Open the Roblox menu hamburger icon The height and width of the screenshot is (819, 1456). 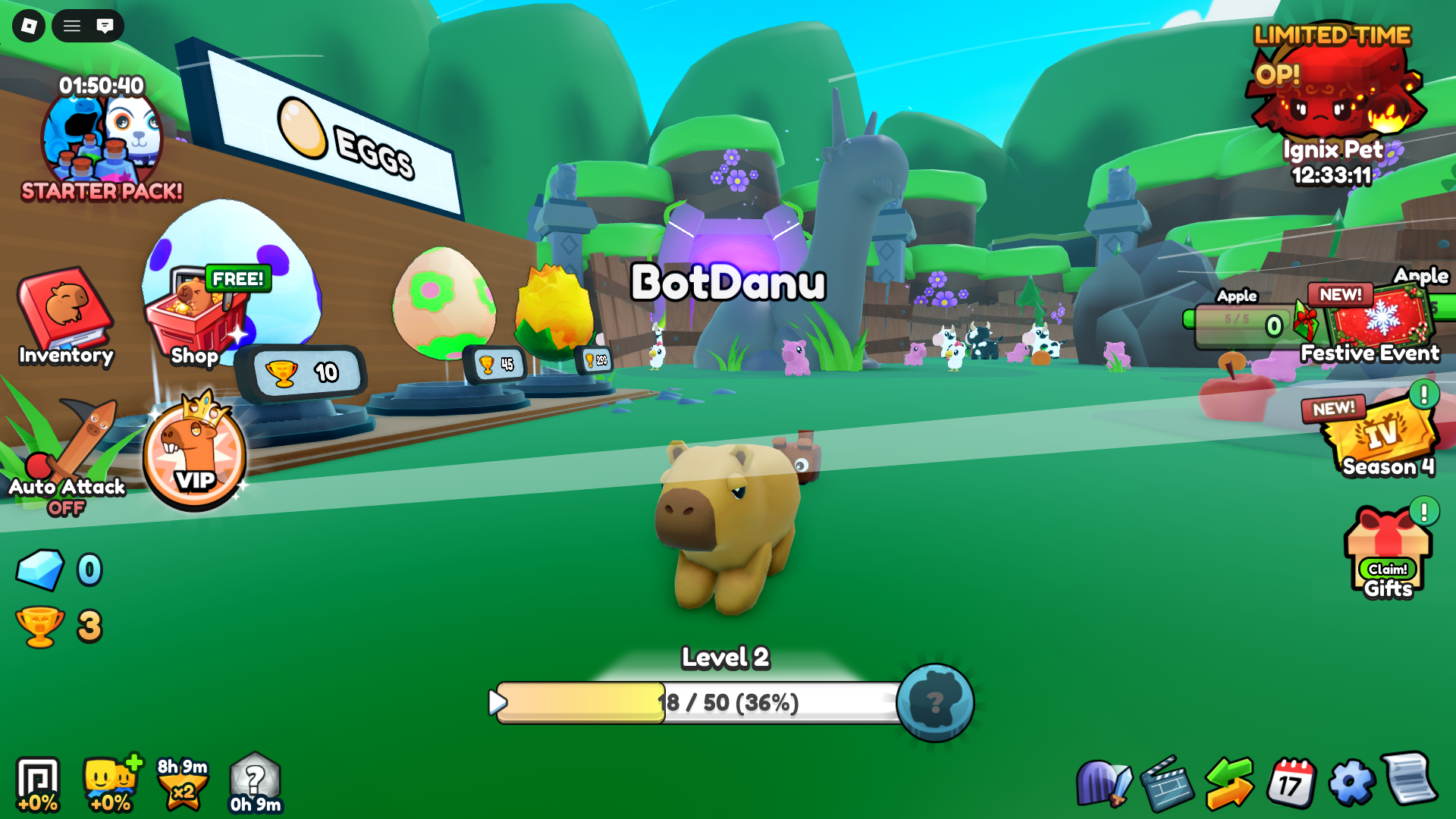(72, 26)
